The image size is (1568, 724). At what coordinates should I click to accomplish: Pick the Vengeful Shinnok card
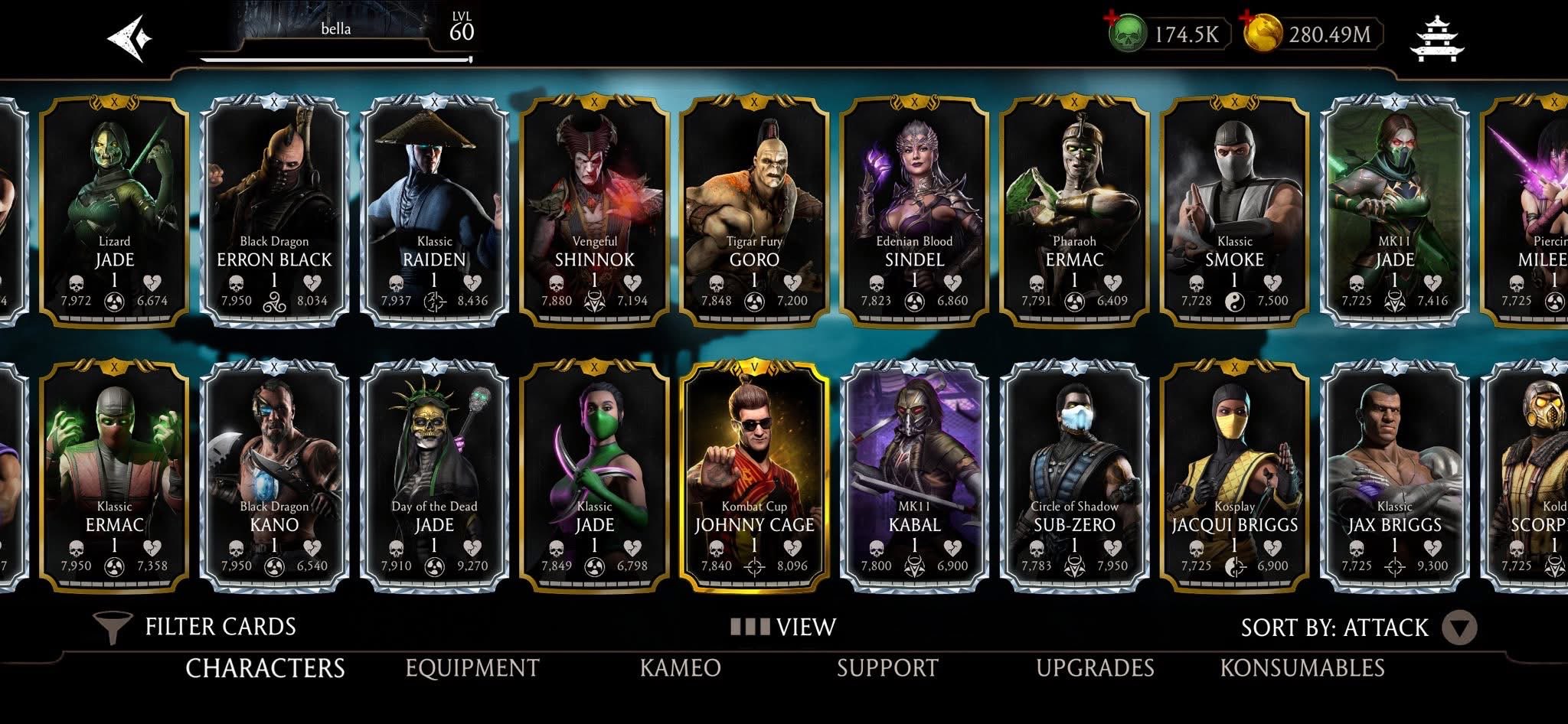pyautogui.click(x=594, y=210)
